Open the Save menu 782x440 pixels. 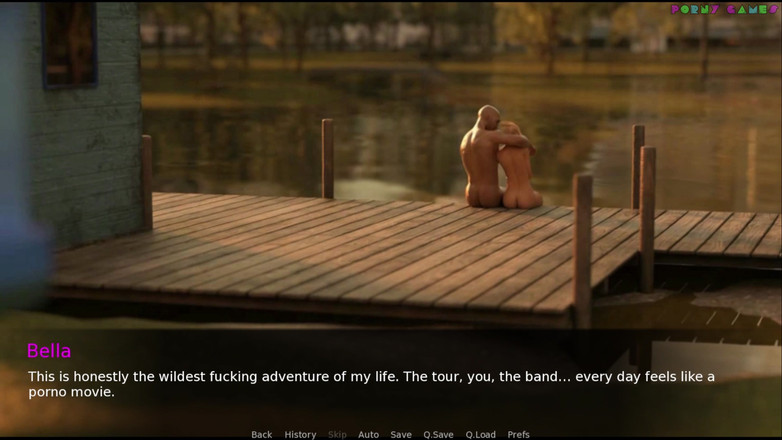[x=401, y=434]
